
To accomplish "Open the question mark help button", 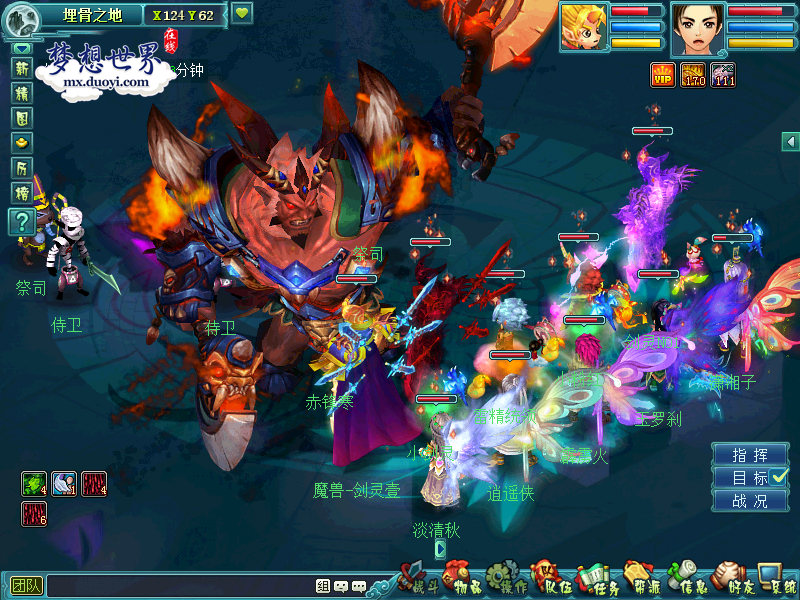I will point(21,222).
